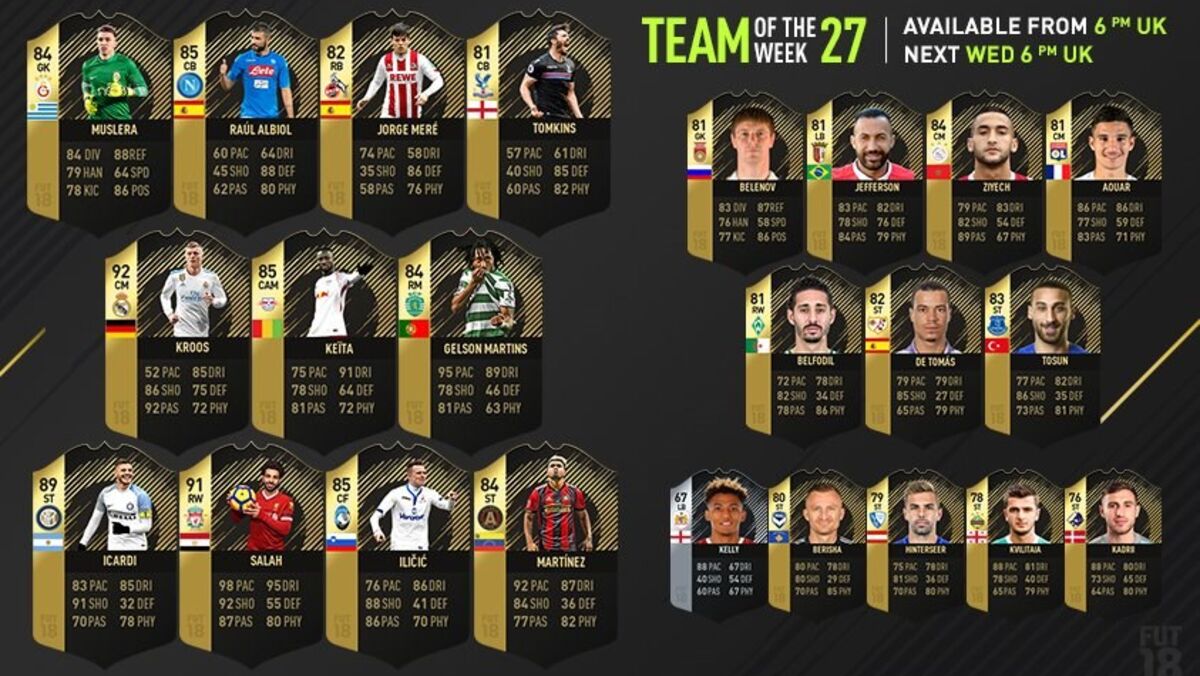
Task: Choose the Martínez striker card
Action: [x=545, y=550]
